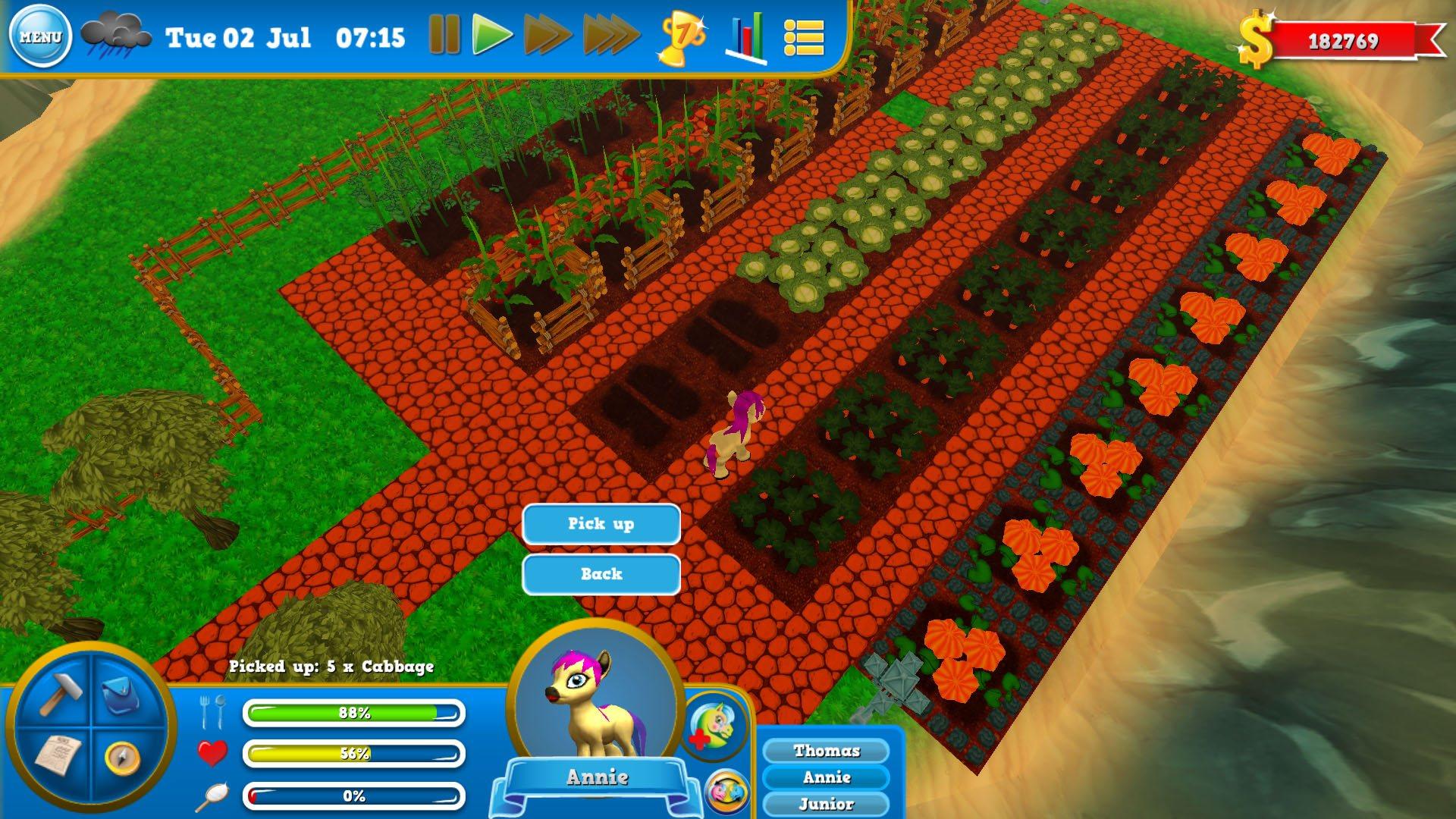Open the task list icon in the toolbar
This screenshot has height=819, width=1456.
[806, 36]
